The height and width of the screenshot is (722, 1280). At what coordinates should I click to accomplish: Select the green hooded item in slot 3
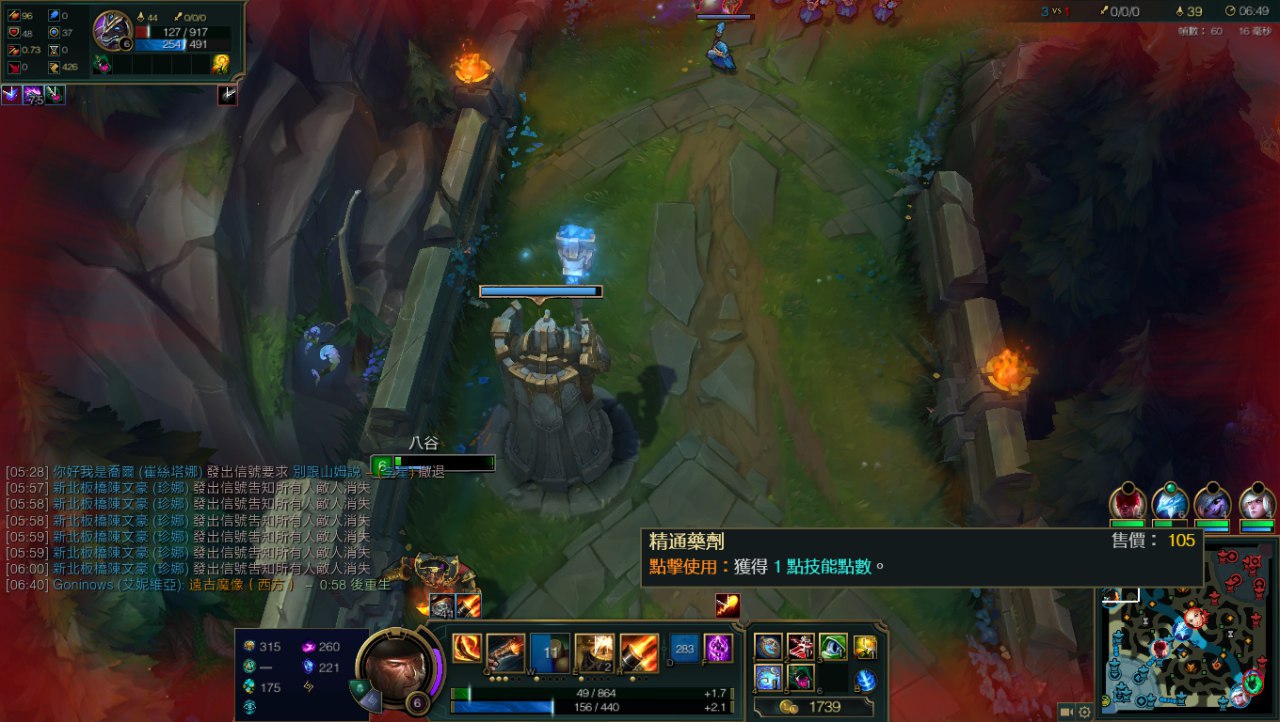click(x=833, y=647)
